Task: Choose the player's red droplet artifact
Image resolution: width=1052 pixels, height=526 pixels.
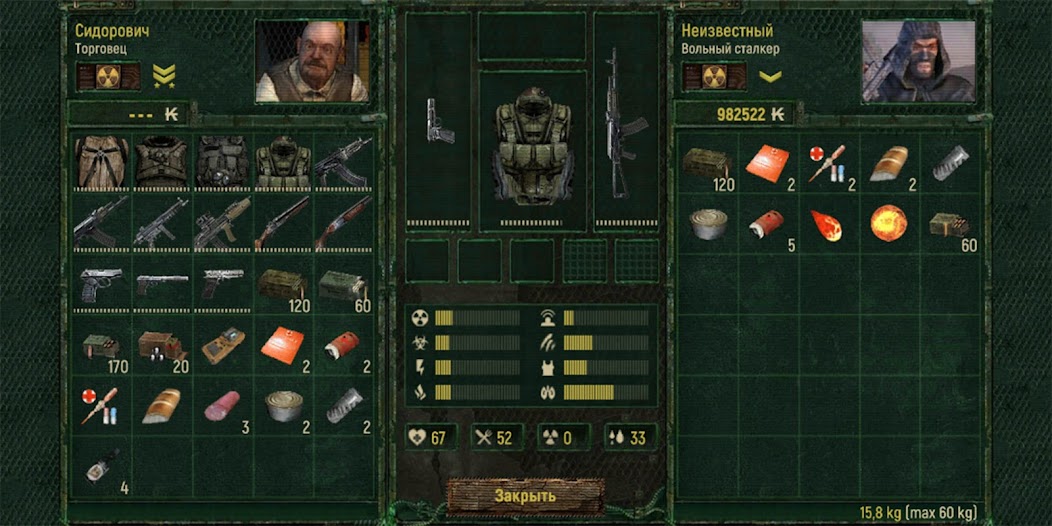Action: point(828,224)
